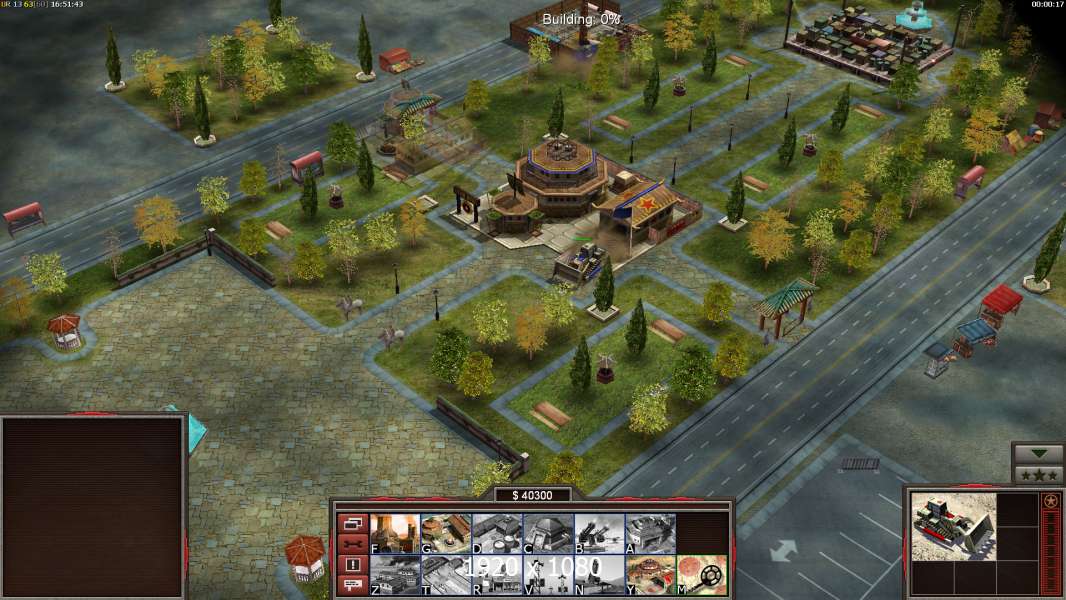
Task: Choose the supply center build icon labeled G
Action: coord(446,534)
